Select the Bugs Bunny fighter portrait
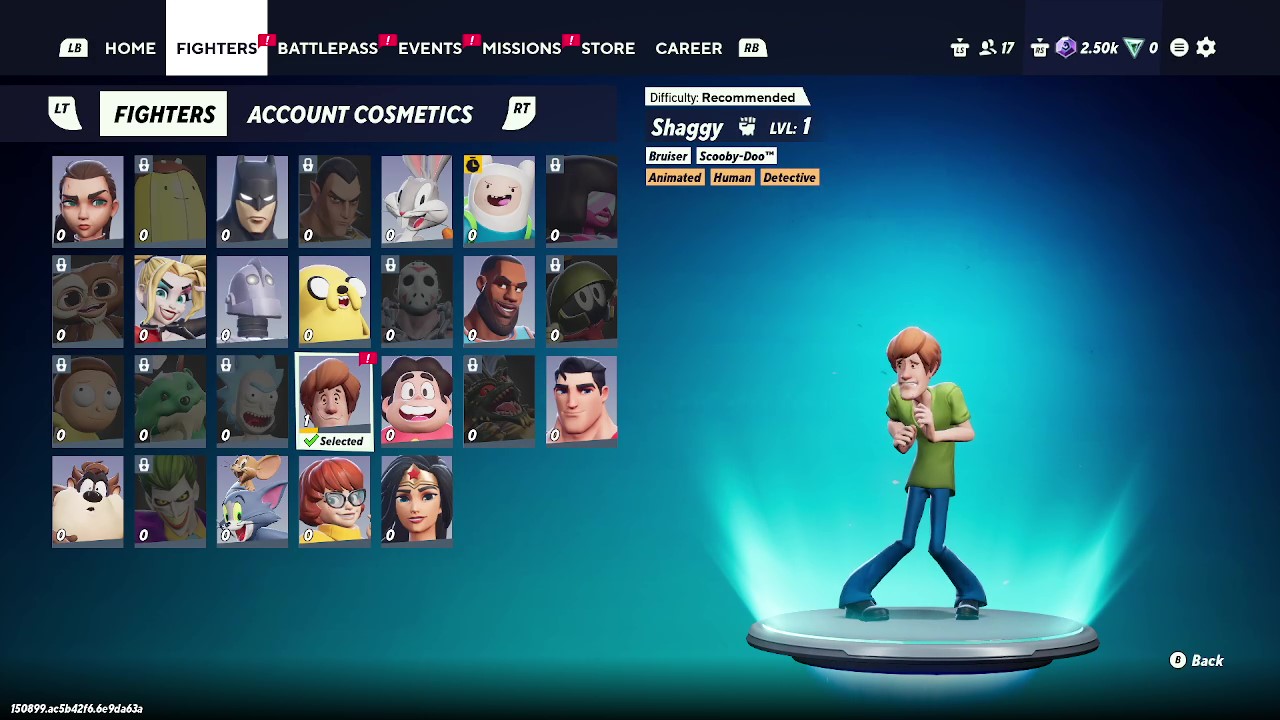Image resolution: width=1280 pixels, height=720 pixels. (415, 200)
